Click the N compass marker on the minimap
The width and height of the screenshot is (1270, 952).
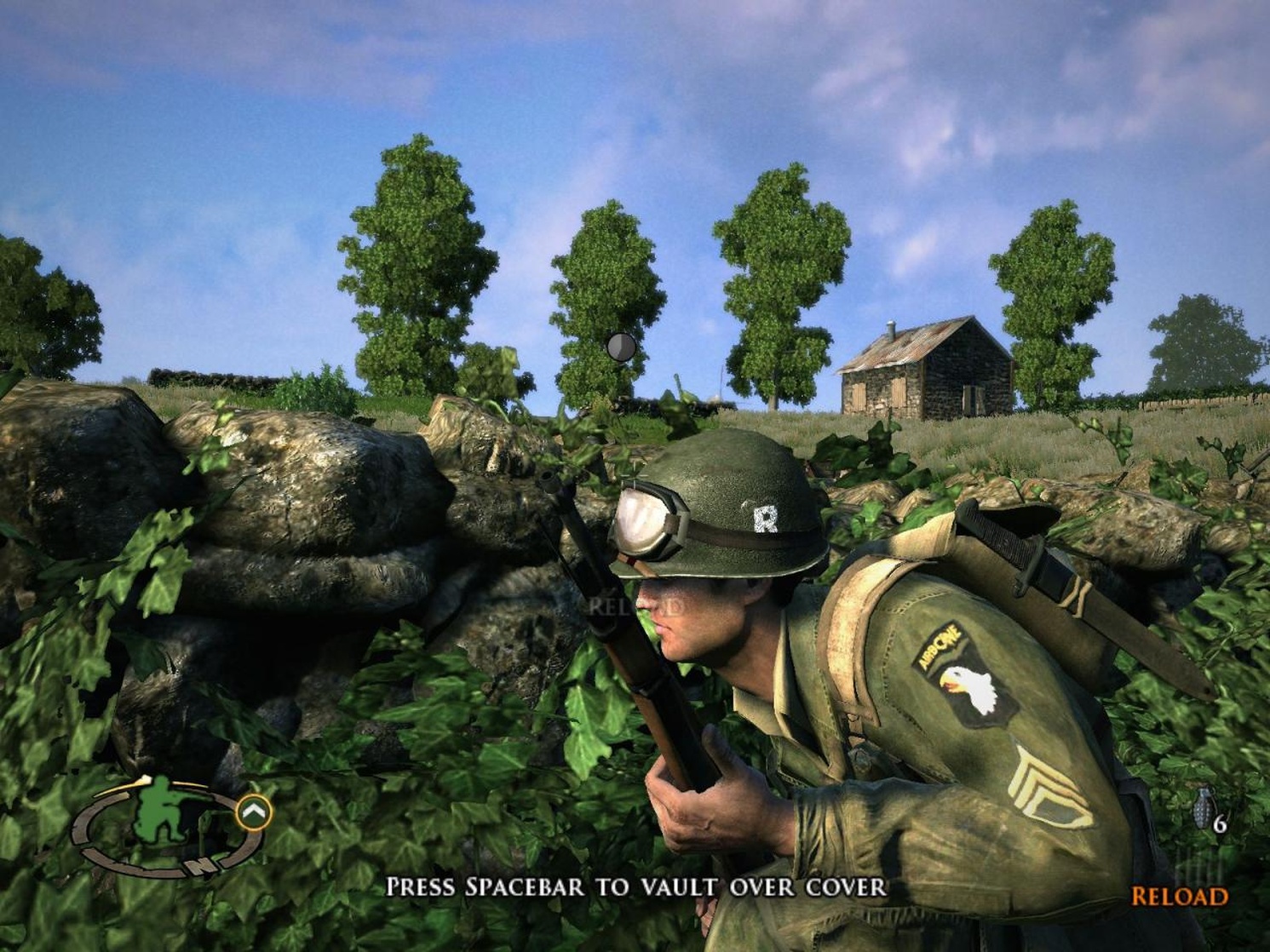pyautogui.click(x=201, y=864)
